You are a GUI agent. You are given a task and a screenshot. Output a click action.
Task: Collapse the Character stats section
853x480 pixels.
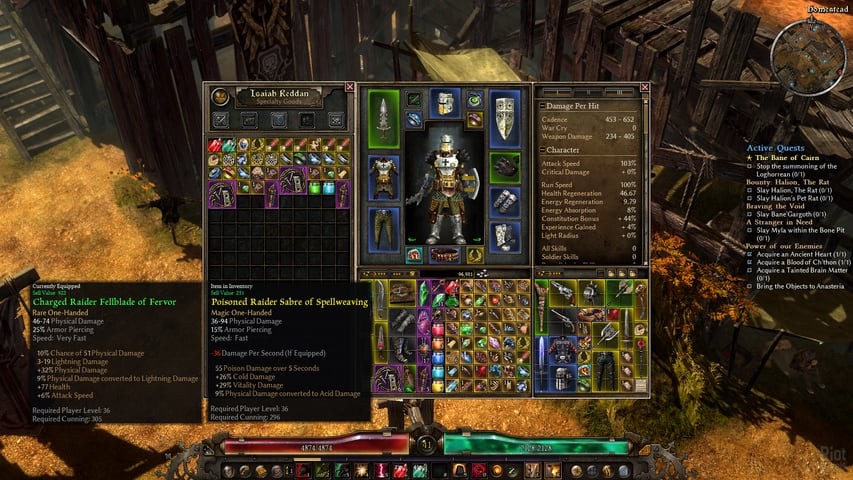coord(543,150)
